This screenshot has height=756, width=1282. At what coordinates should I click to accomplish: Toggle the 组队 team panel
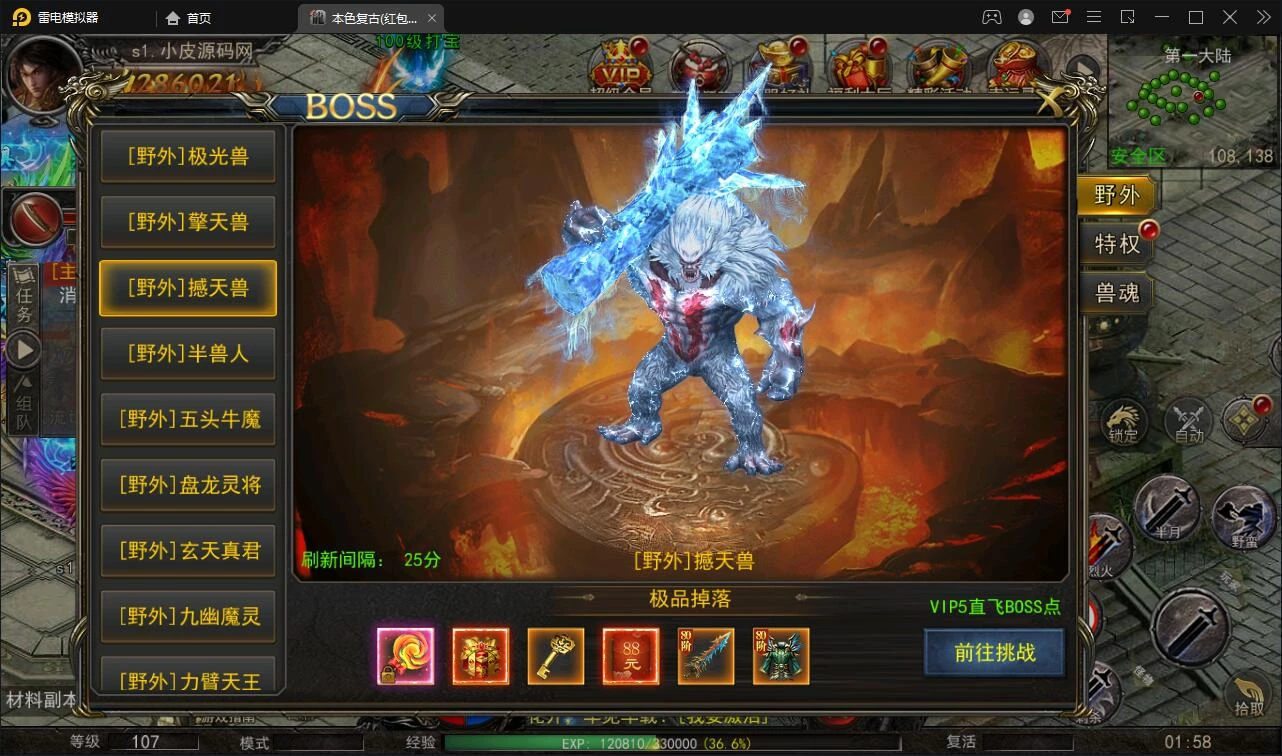tap(24, 404)
